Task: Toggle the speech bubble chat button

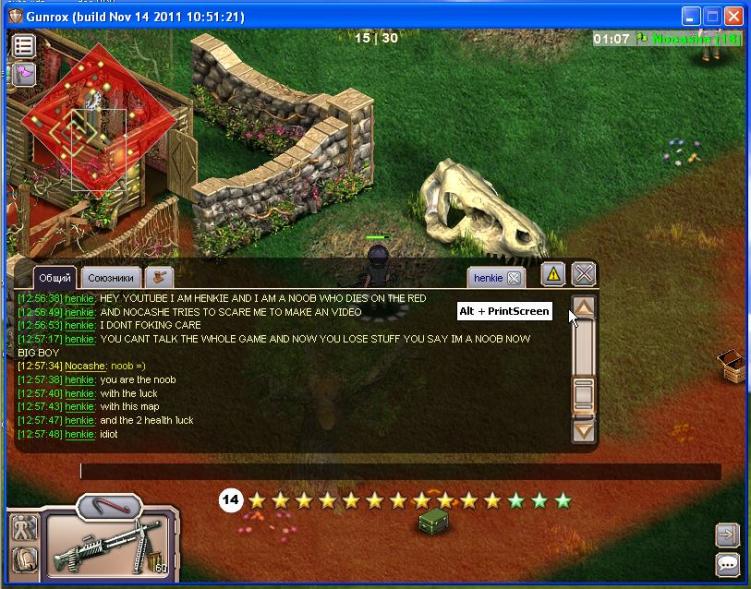Action: pyautogui.click(x=727, y=565)
